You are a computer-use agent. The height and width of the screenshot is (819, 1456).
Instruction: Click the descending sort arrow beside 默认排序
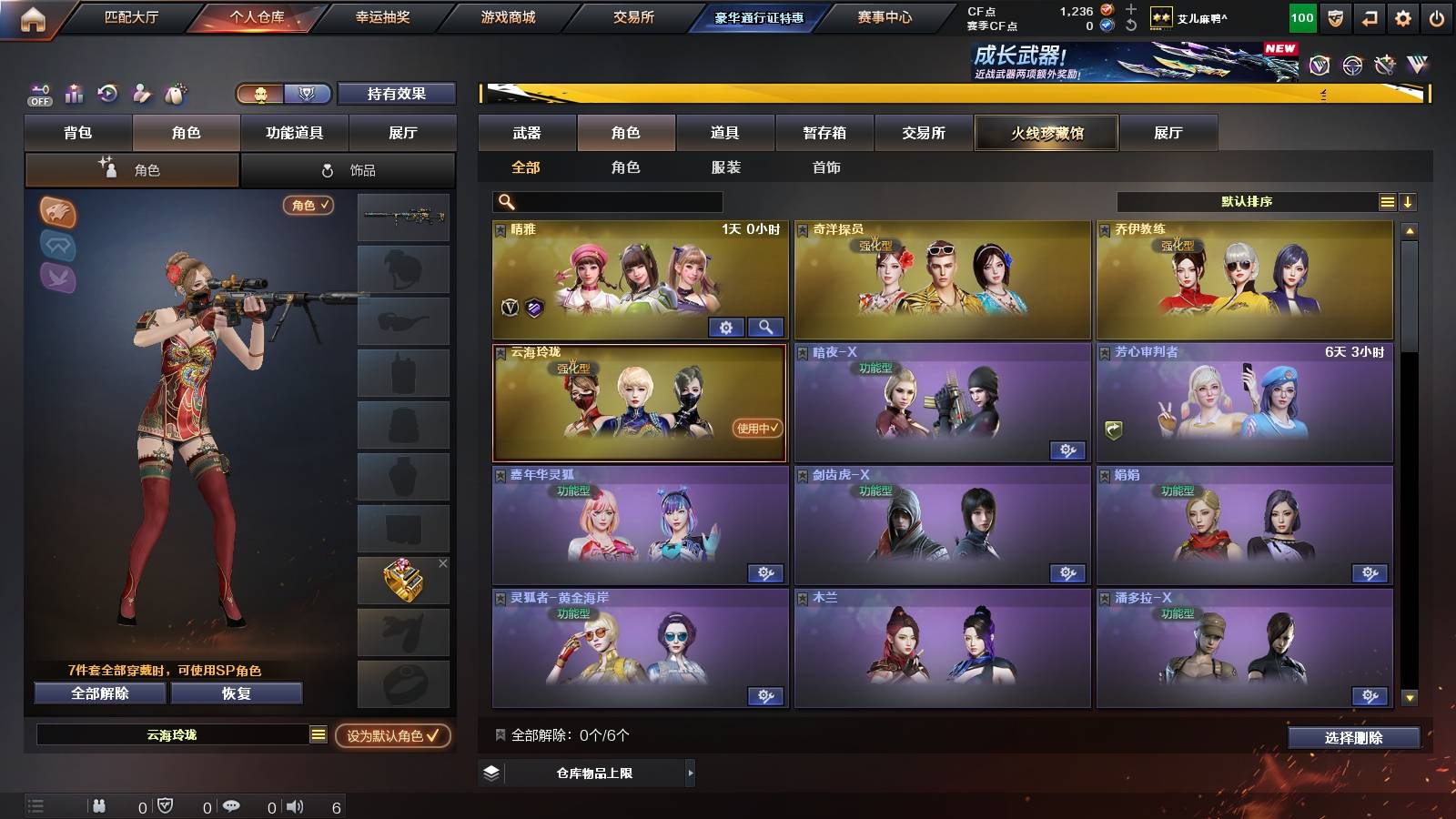point(1409,200)
